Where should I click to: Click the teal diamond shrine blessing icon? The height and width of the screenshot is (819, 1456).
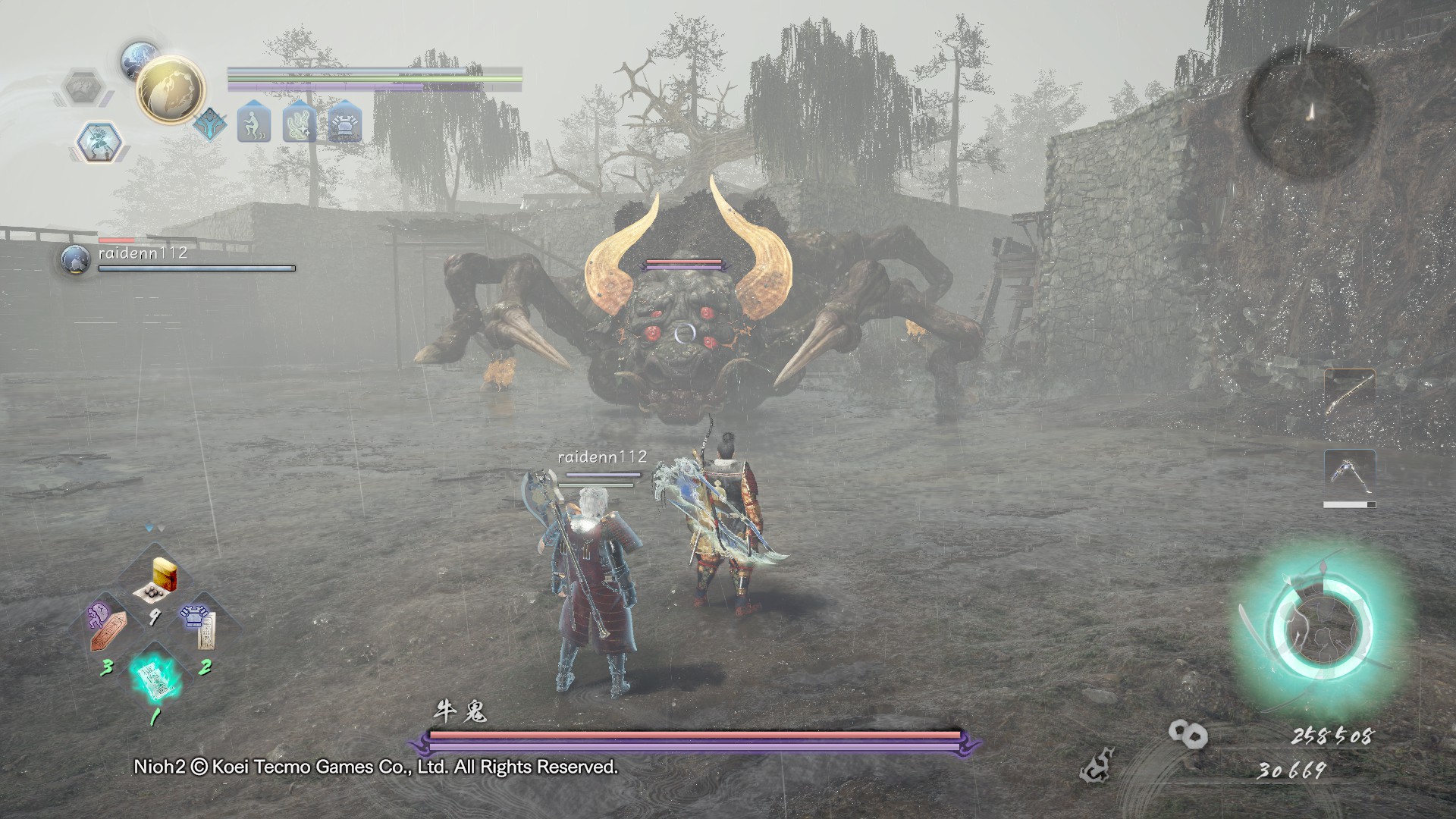209,124
